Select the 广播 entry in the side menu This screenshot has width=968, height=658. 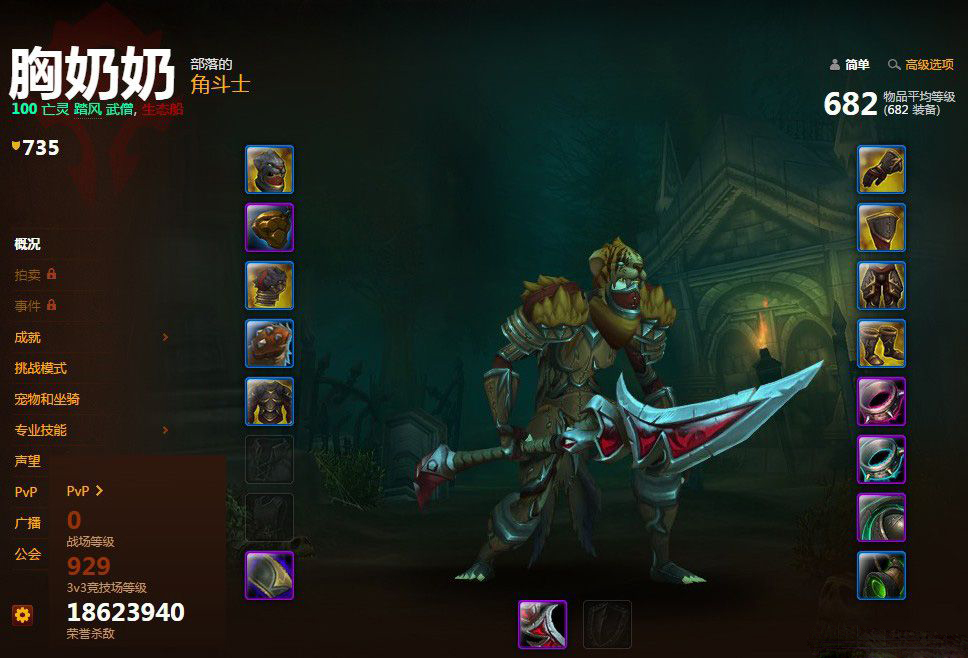click(x=28, y=523)
